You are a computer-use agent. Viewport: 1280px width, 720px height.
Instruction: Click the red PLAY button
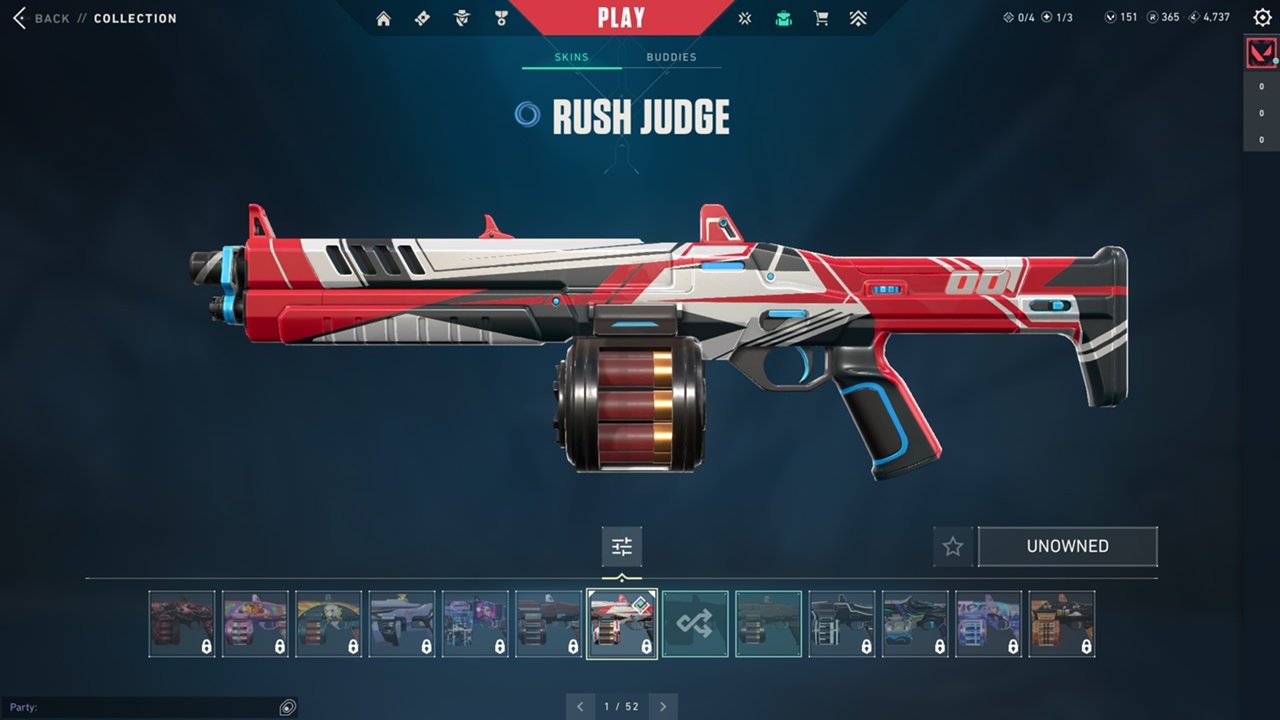click(621, 17)
